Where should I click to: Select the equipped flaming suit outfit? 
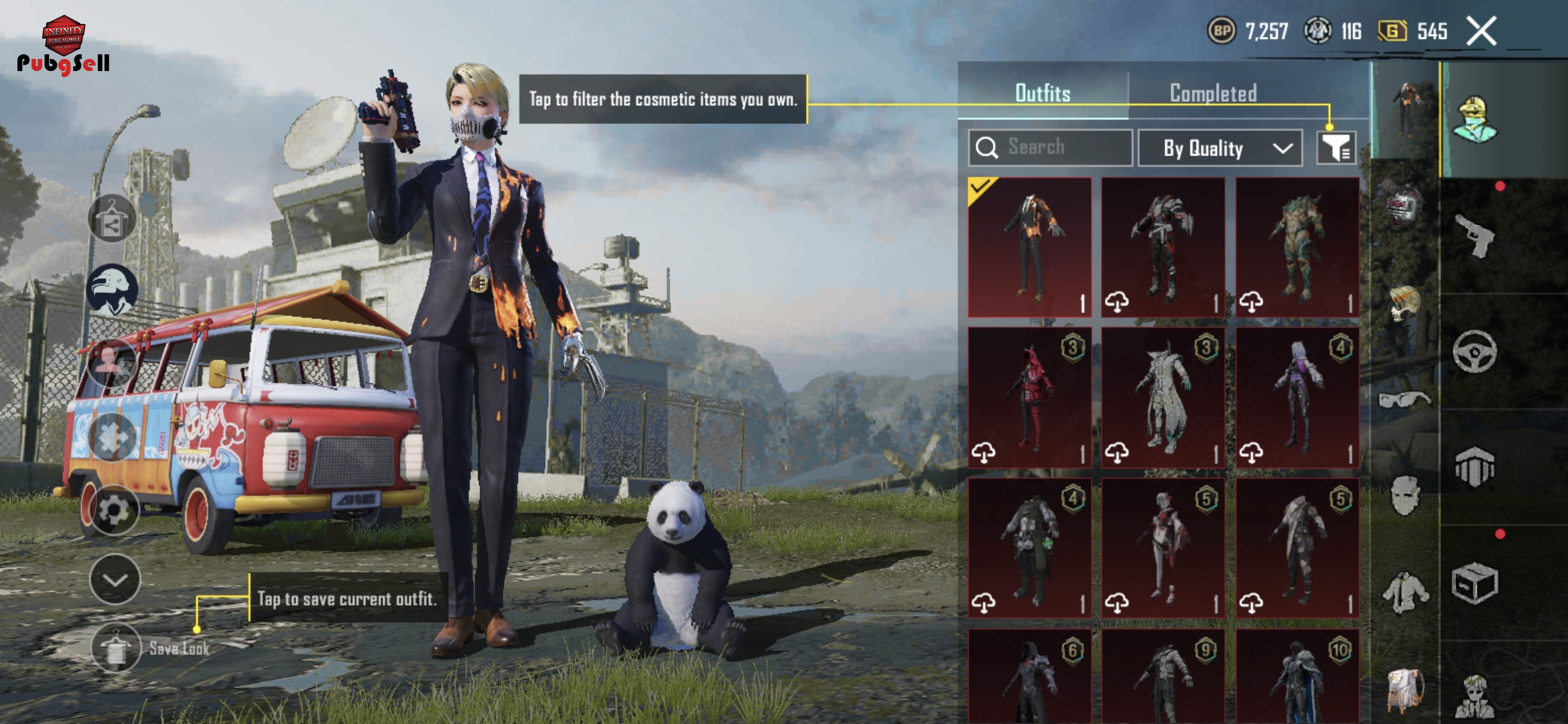pos(1030,247)
